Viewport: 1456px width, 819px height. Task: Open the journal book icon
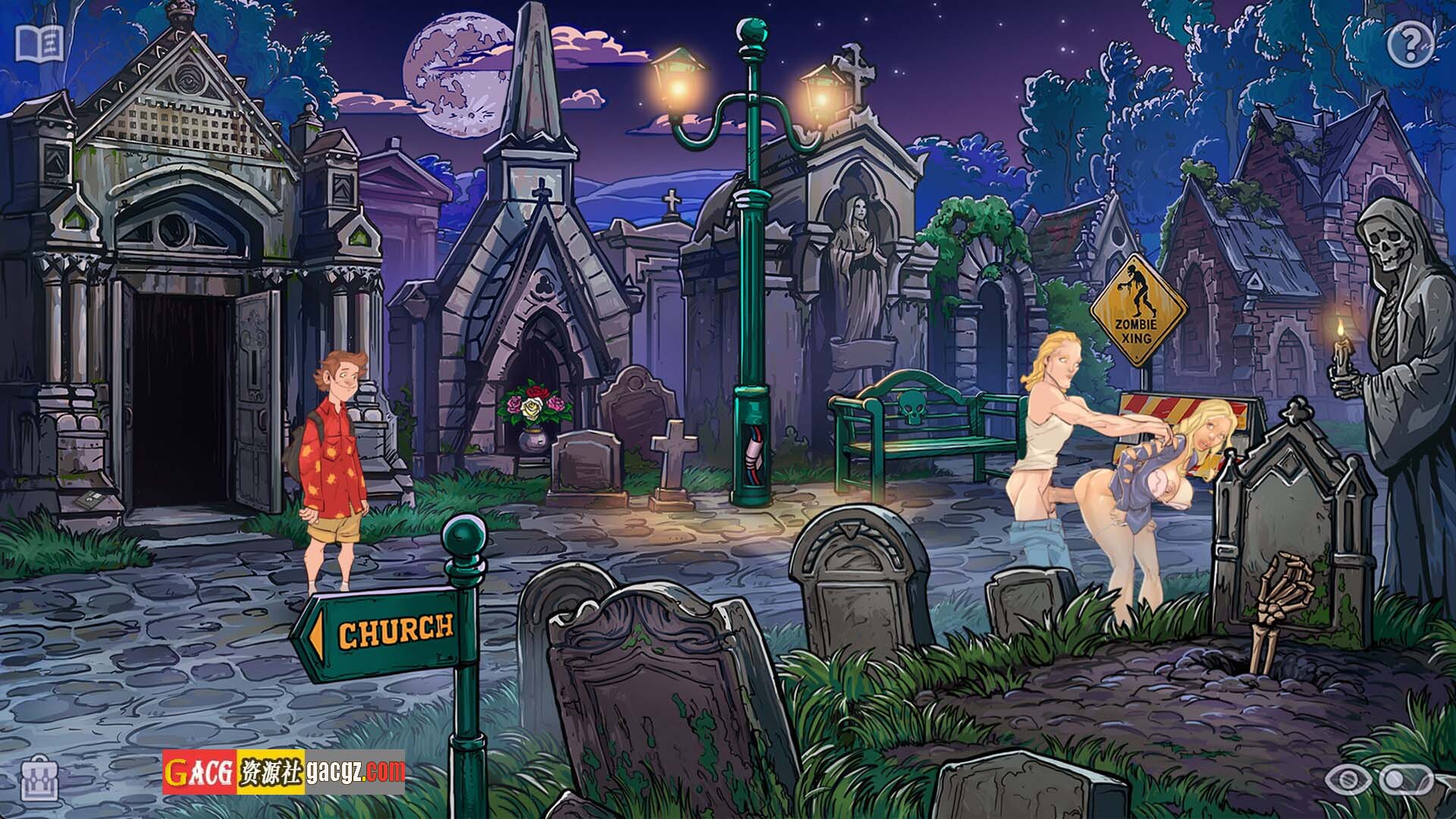click(x=41, y=44)
